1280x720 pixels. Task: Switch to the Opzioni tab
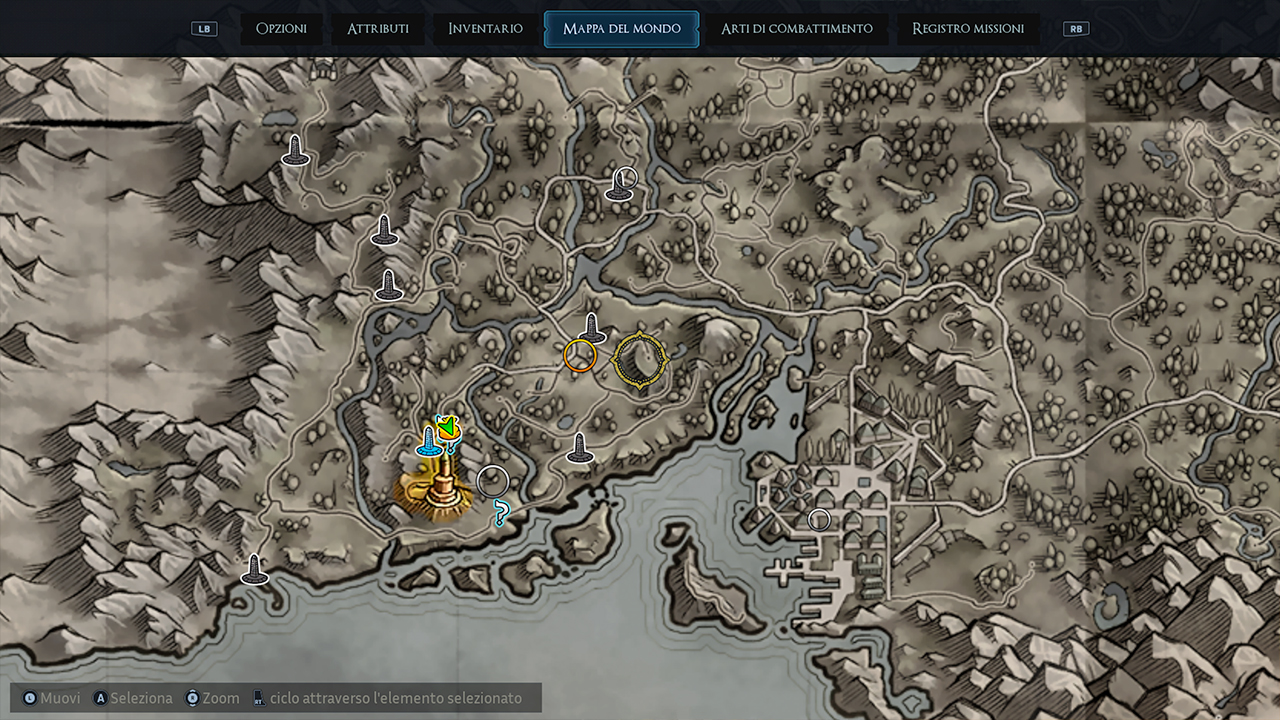281,29
